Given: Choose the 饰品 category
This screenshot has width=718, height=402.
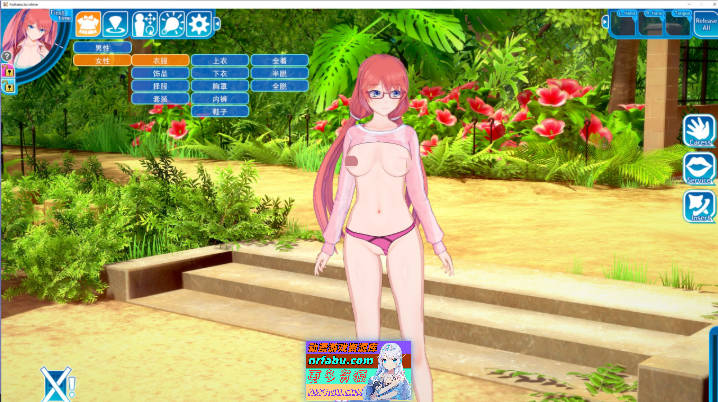Looking at the screenshot, I should (x=160, y=73).
